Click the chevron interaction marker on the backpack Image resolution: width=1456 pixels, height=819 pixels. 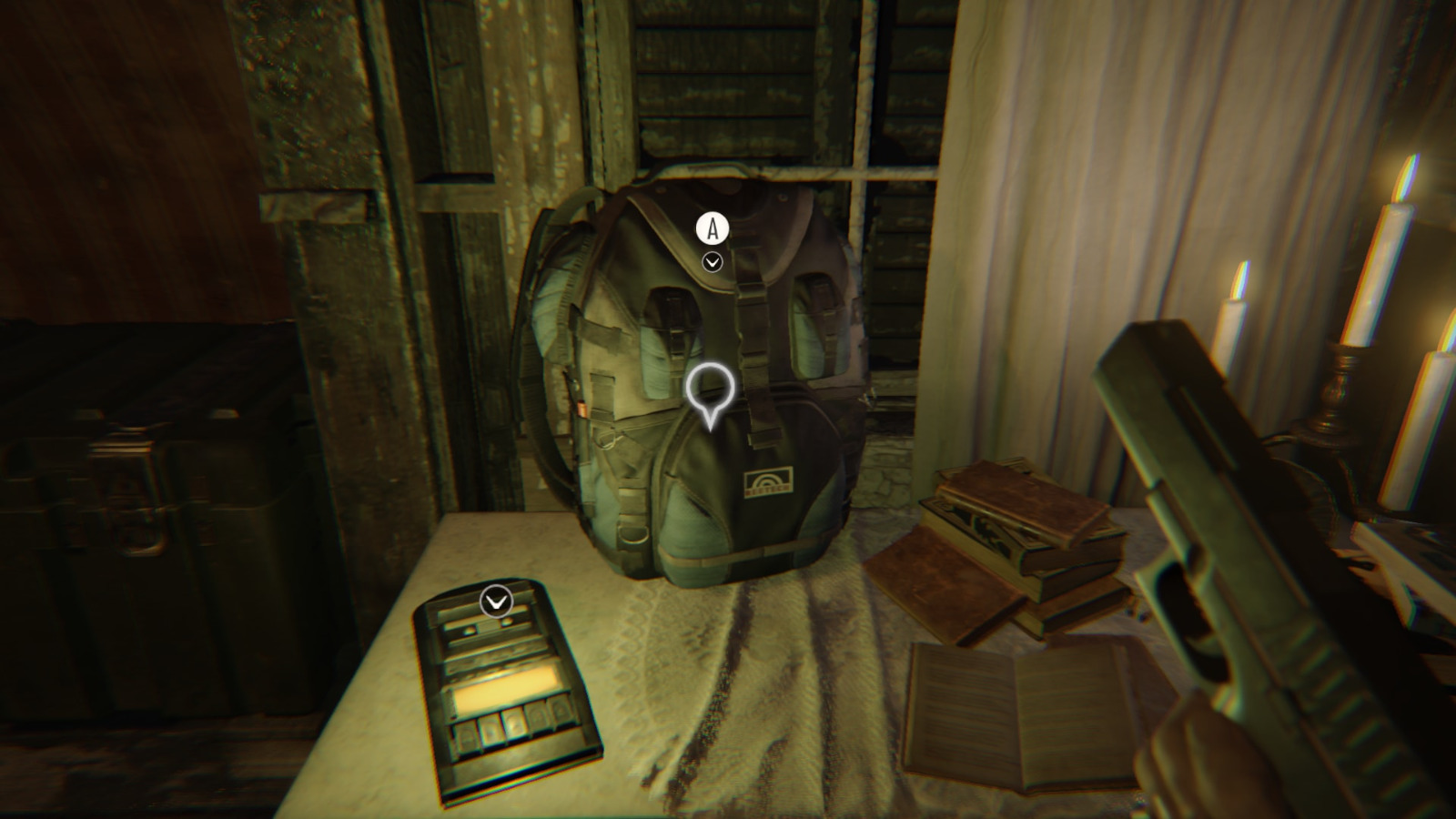click(713, 262)
